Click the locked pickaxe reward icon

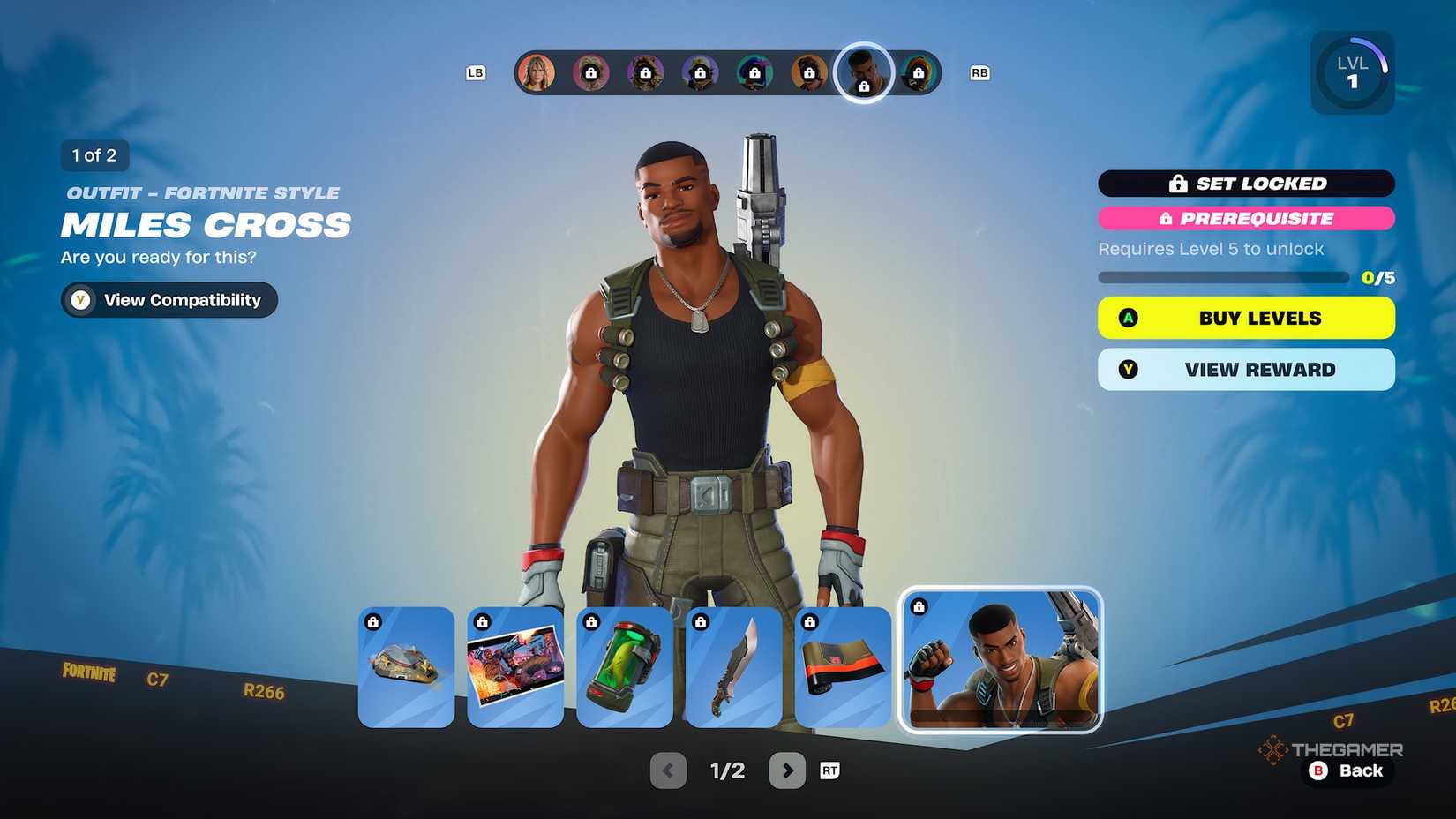pos(734,668)
